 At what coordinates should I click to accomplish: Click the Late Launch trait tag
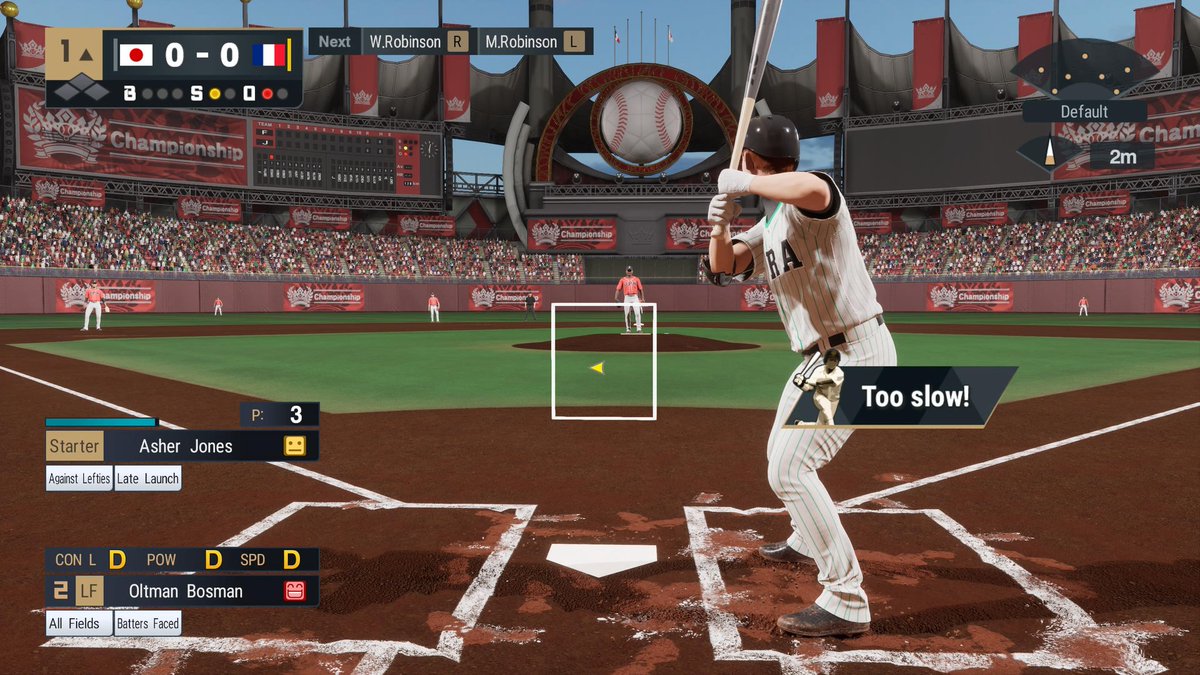pyautogui.click(x=148, y=478)
